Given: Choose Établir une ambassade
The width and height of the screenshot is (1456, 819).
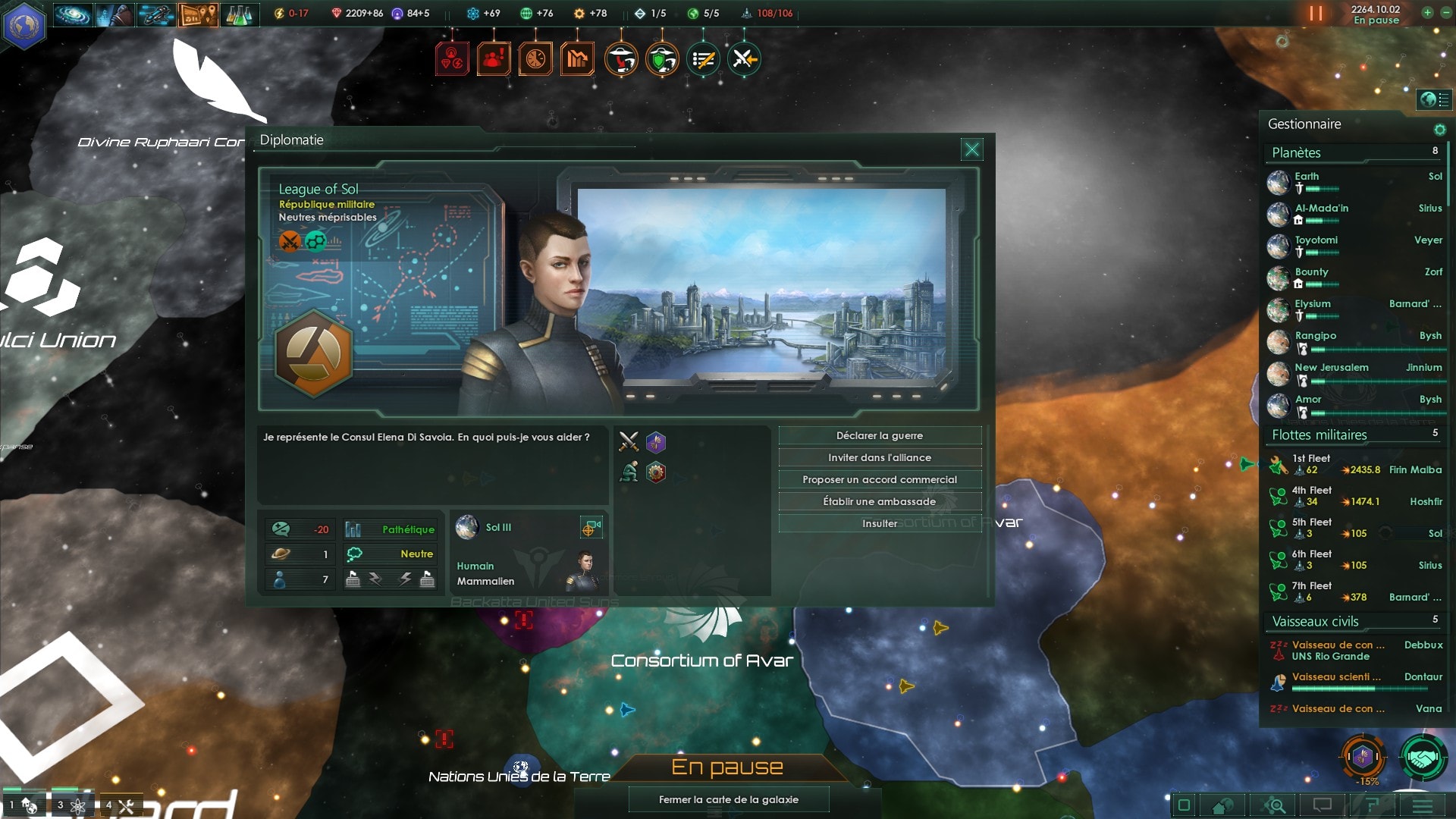Looking at the screenshot, I should click(880, 502).
